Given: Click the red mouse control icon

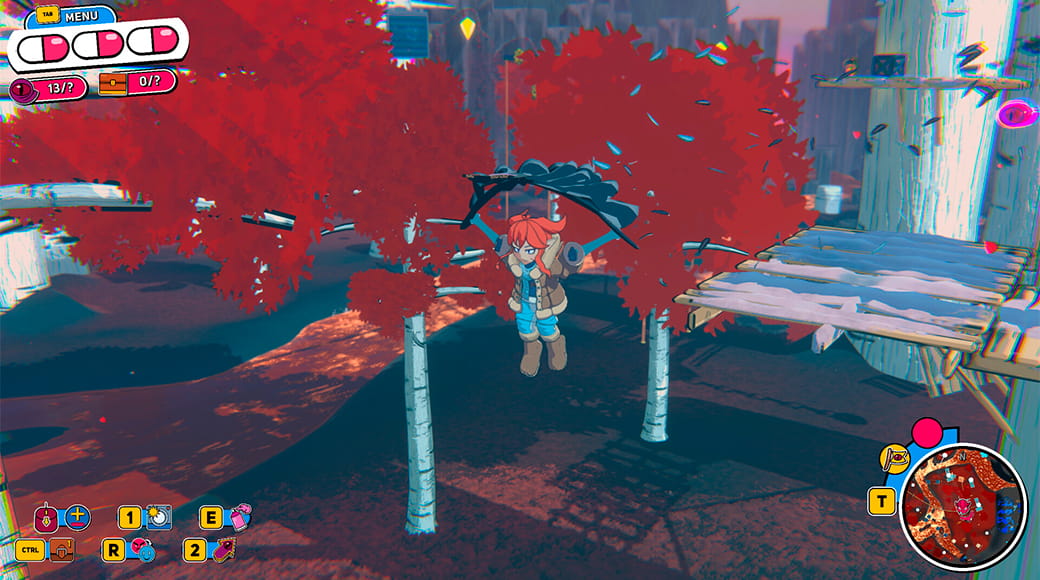Looking at the screenshot, I should tap(46, 518).
